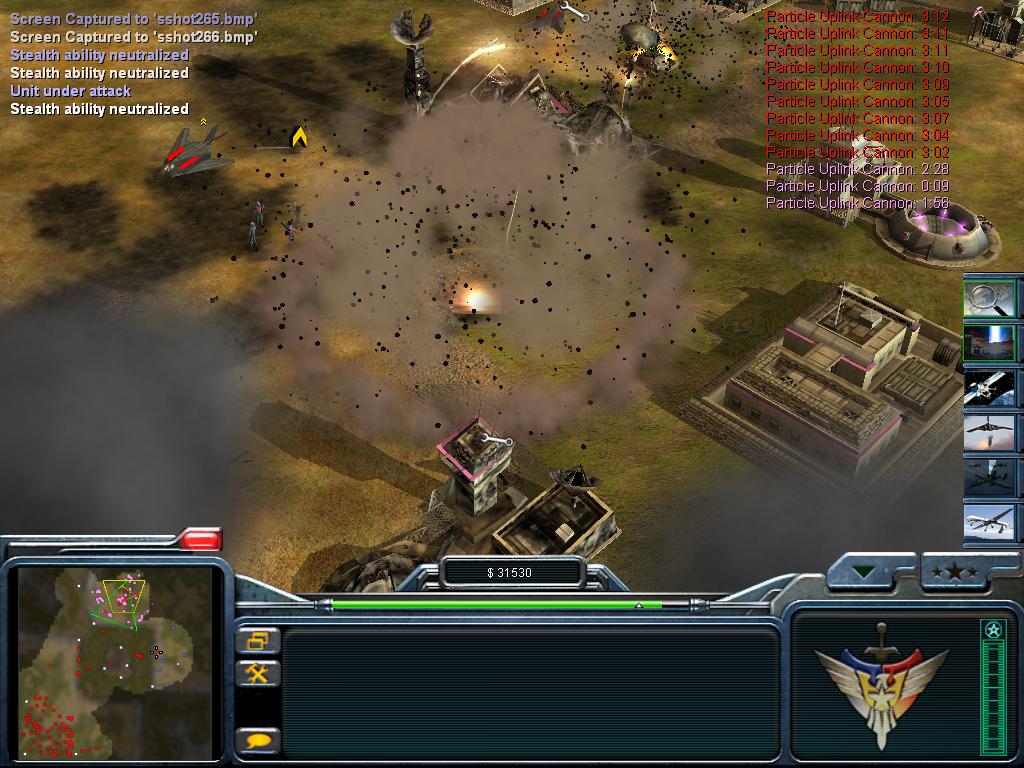Open the options menu with the green triangle
1024x768 pixels.
coord(864,572)
